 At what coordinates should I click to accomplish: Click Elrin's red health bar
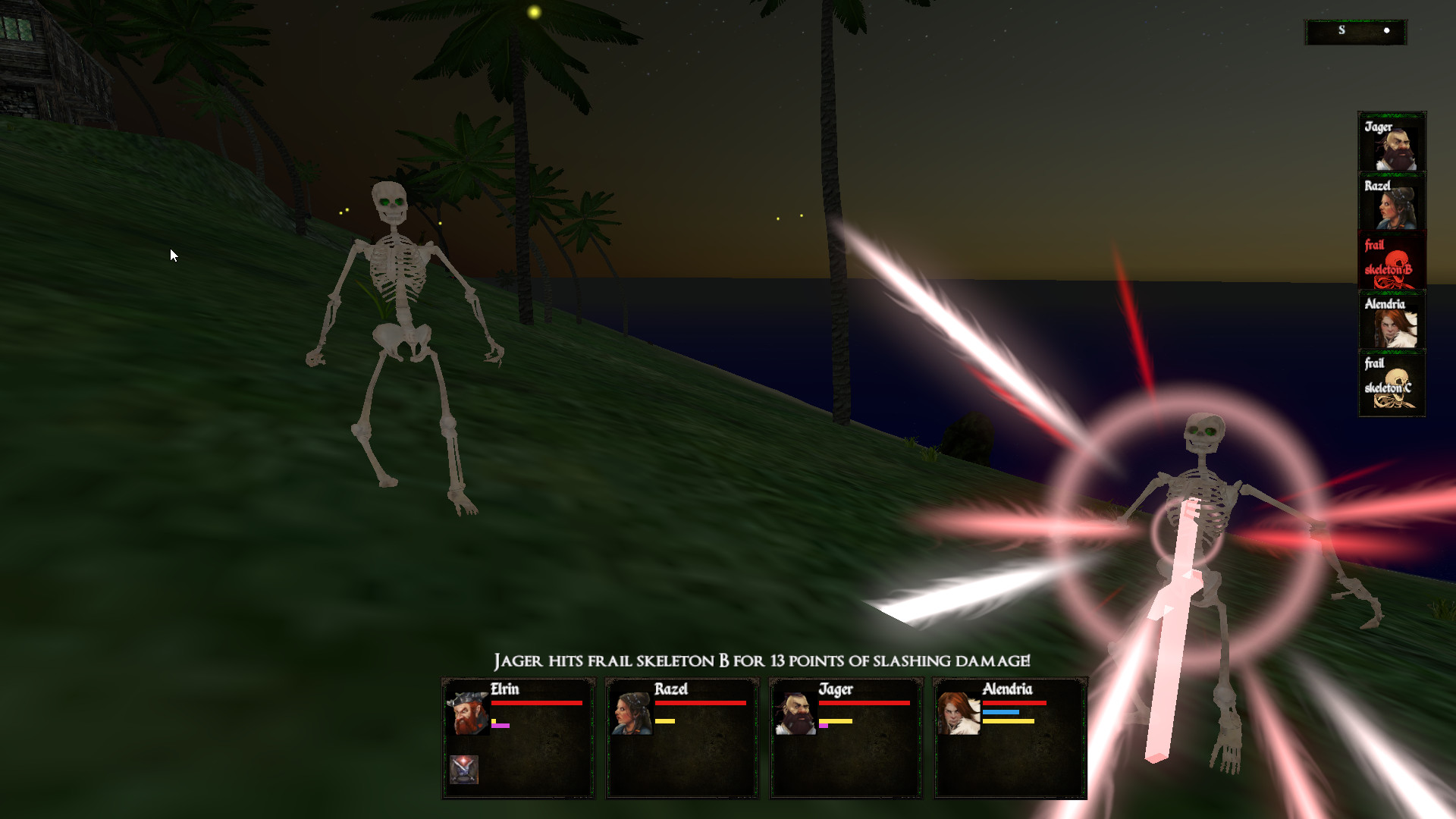(x=538, y=704)
